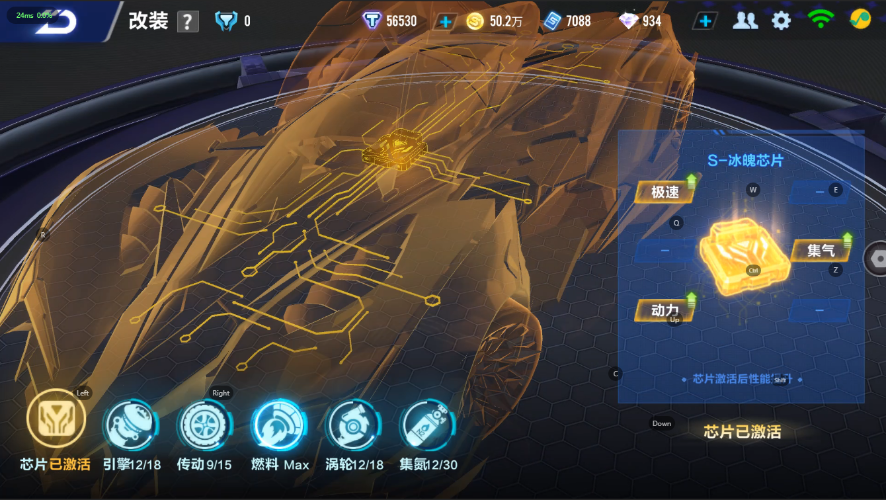Click the 动力 power attribute
The width and height of the screenshot is (886, 500).
(x=664, y=310)
